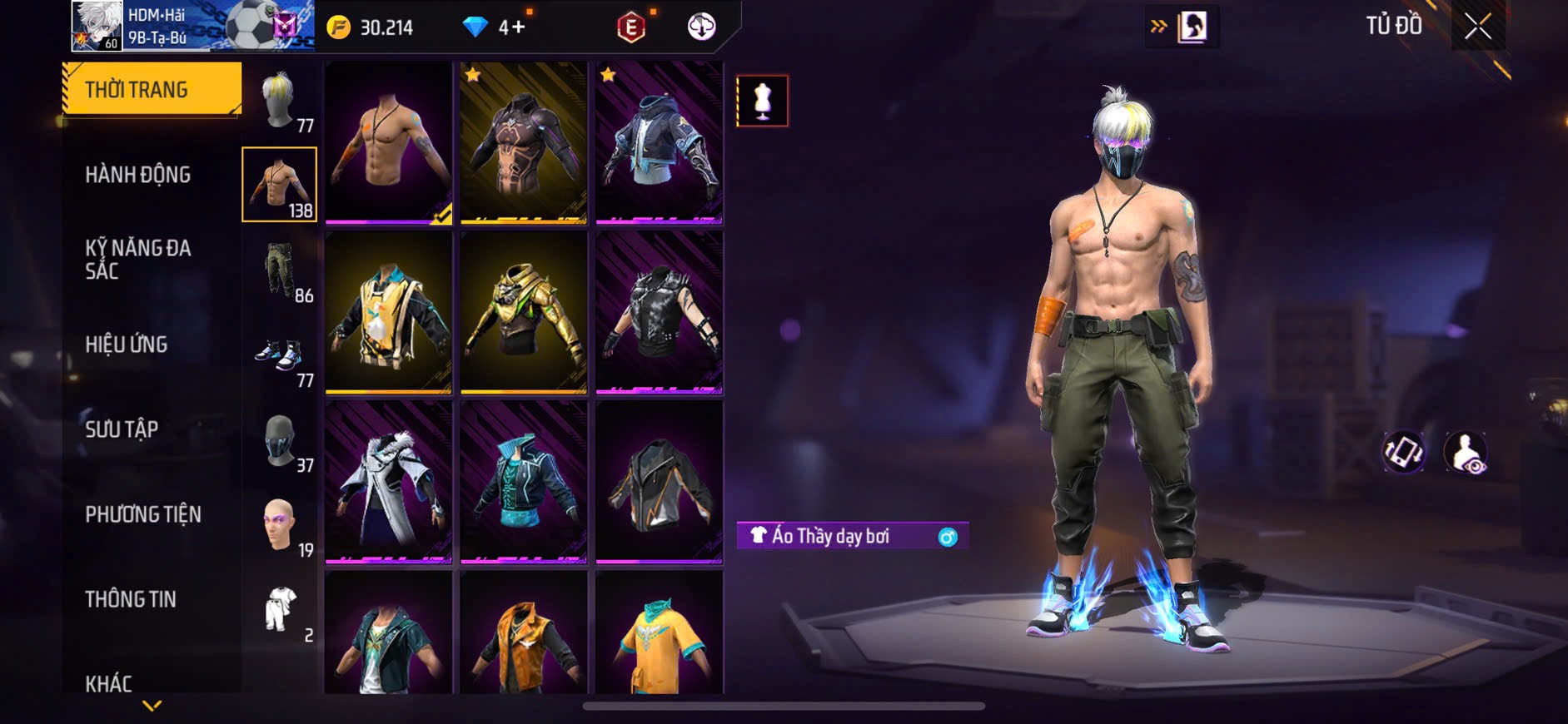Go to the SƯU TẬP tab
1568x724 pixels.
click(122, 429)
